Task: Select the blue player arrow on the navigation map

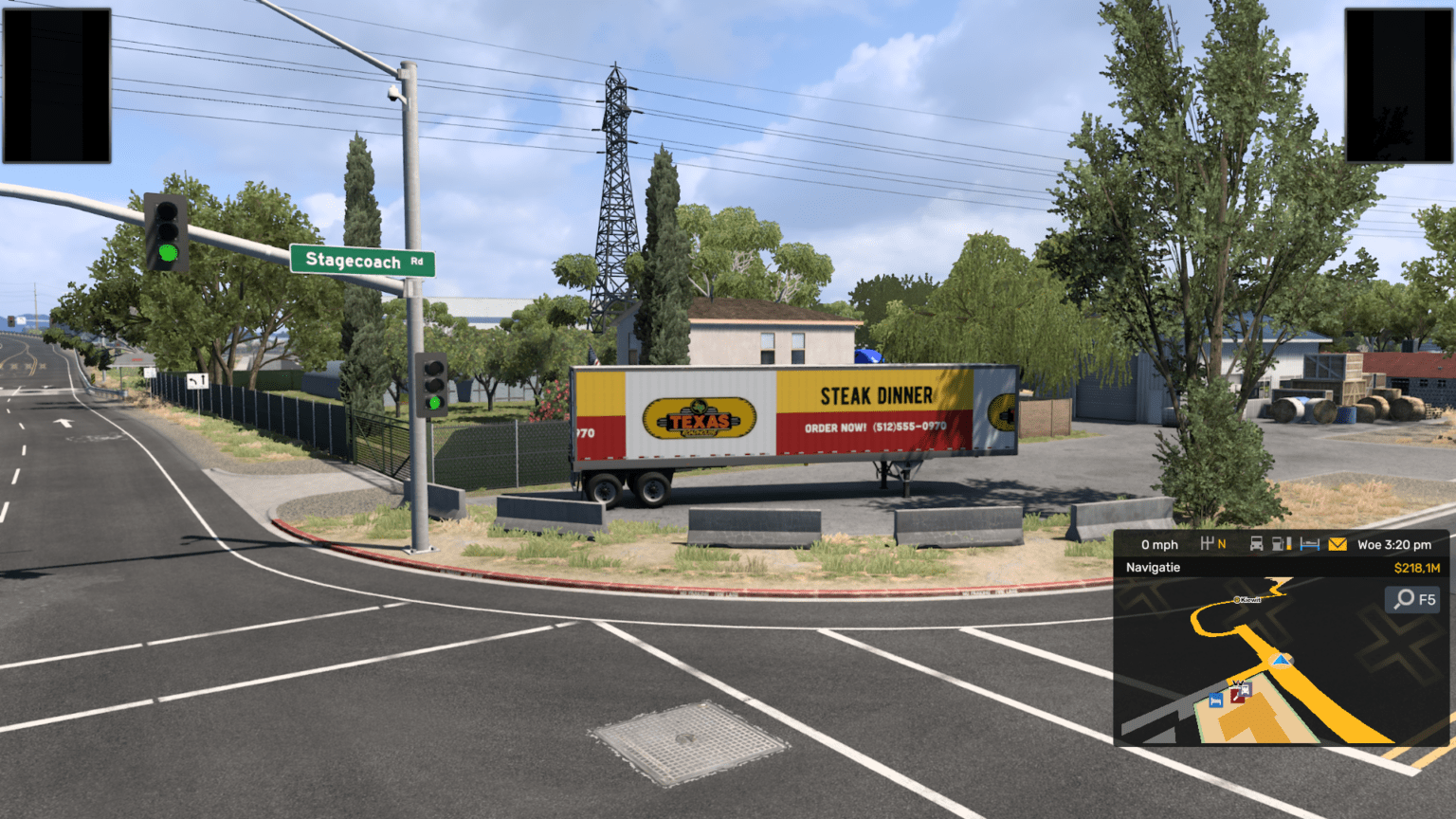Action: (x=1281, y=661)
